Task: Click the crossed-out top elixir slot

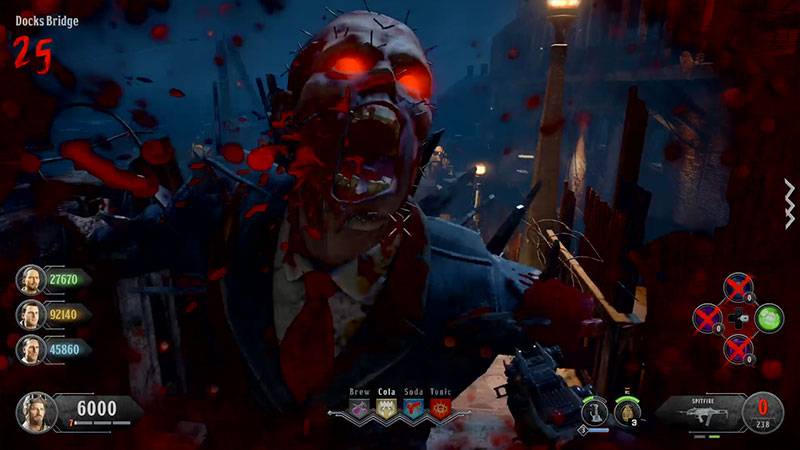Action: click(738, 288)
